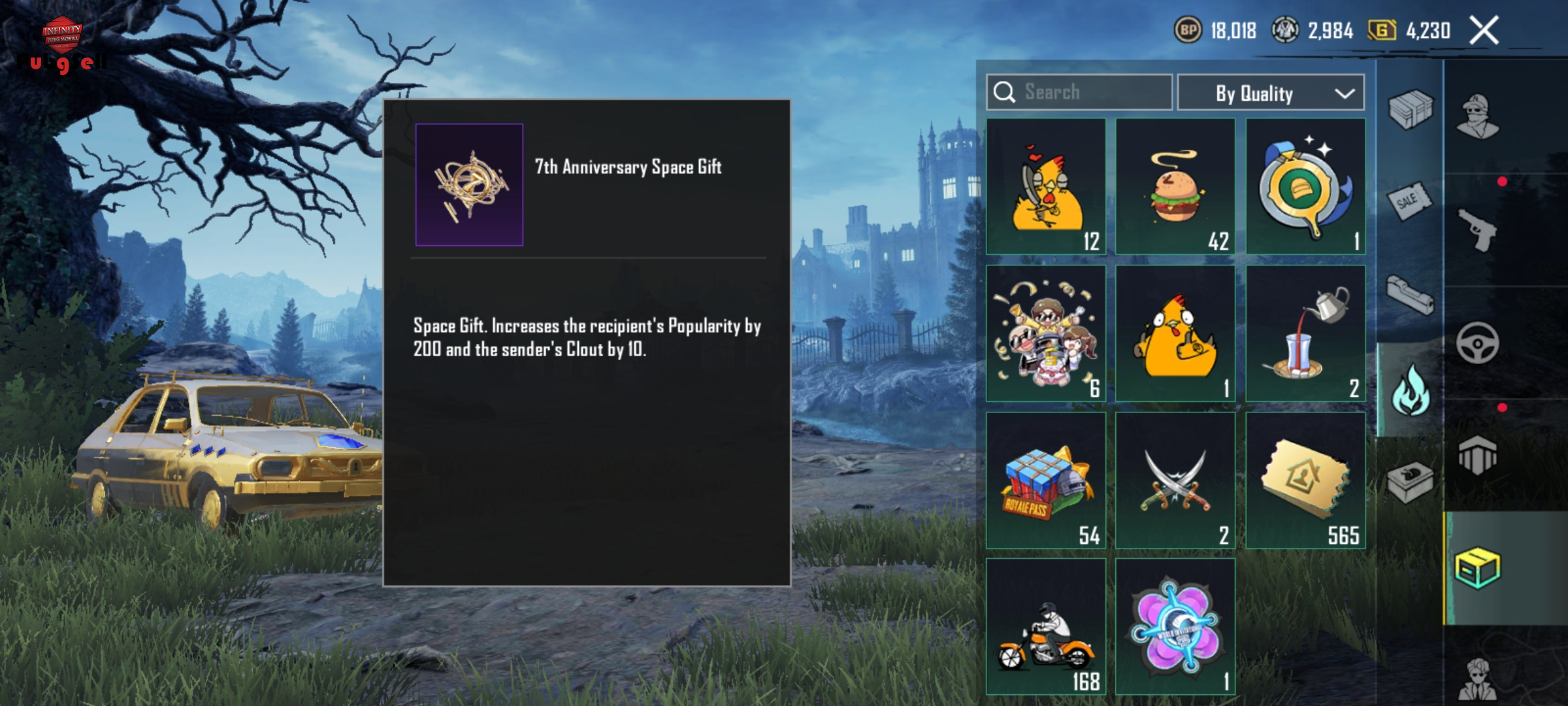
Task: Select the teapot pouring tea item
Action: pos(1305,333)
